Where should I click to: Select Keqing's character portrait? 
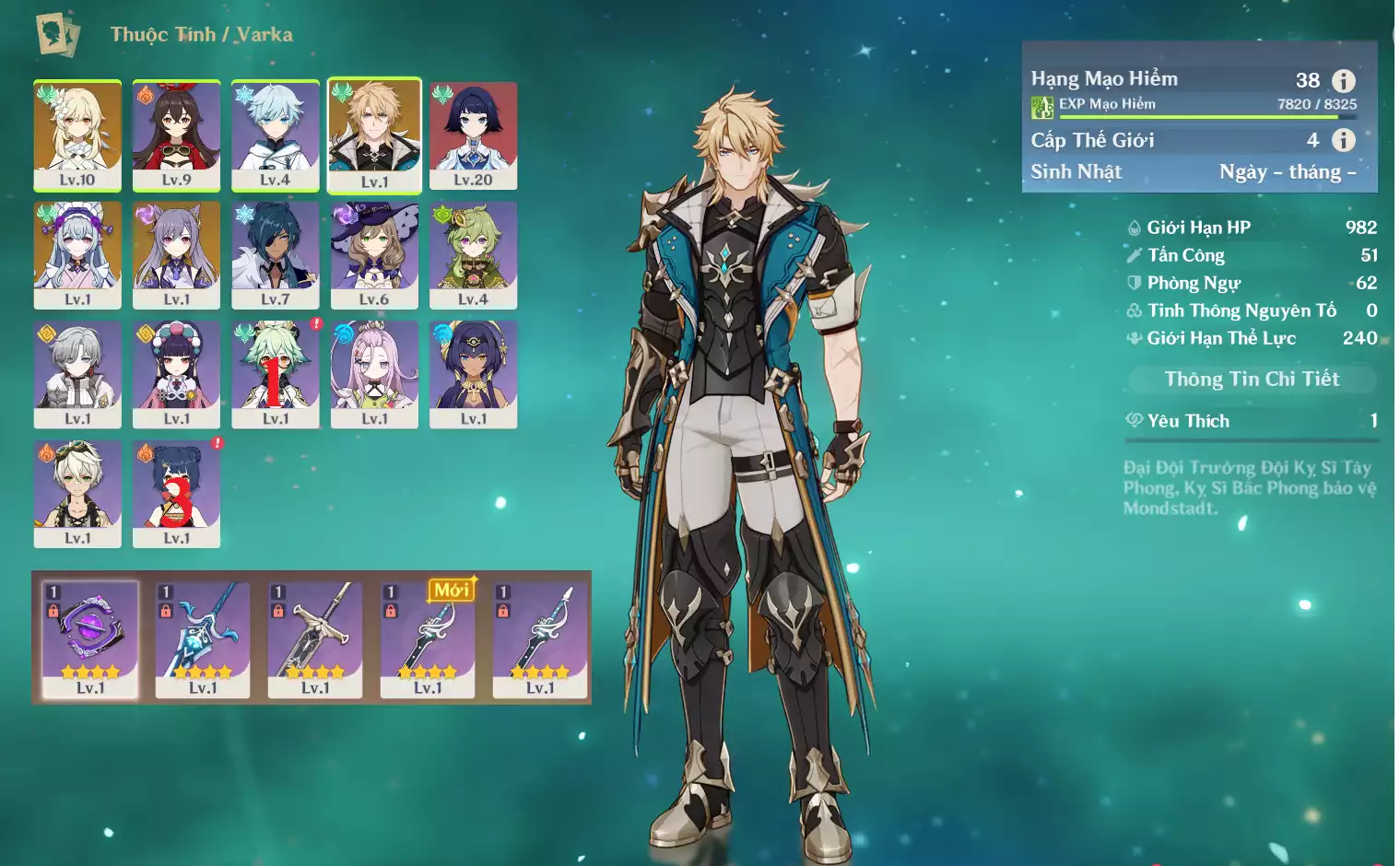pos(176,254)
